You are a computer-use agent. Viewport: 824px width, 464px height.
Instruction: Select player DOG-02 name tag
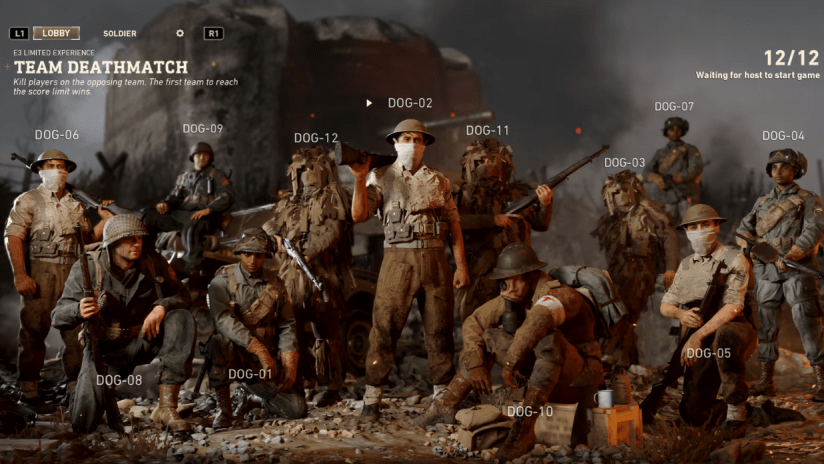pos(410,103)
